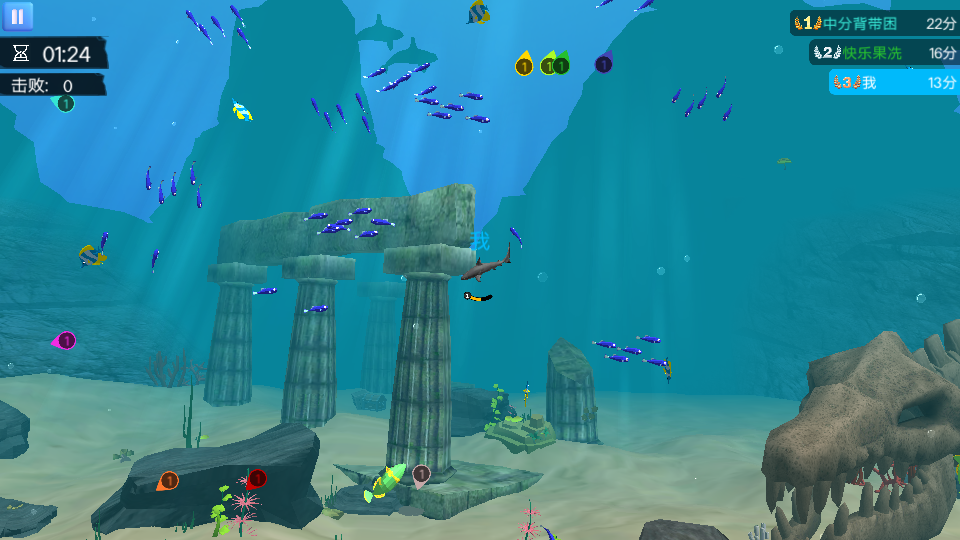Select the second-place leaderboard row 快乐果洗
Image resolution: width=960 pixels, height=540 pixels.
click(x=884, y=53)
